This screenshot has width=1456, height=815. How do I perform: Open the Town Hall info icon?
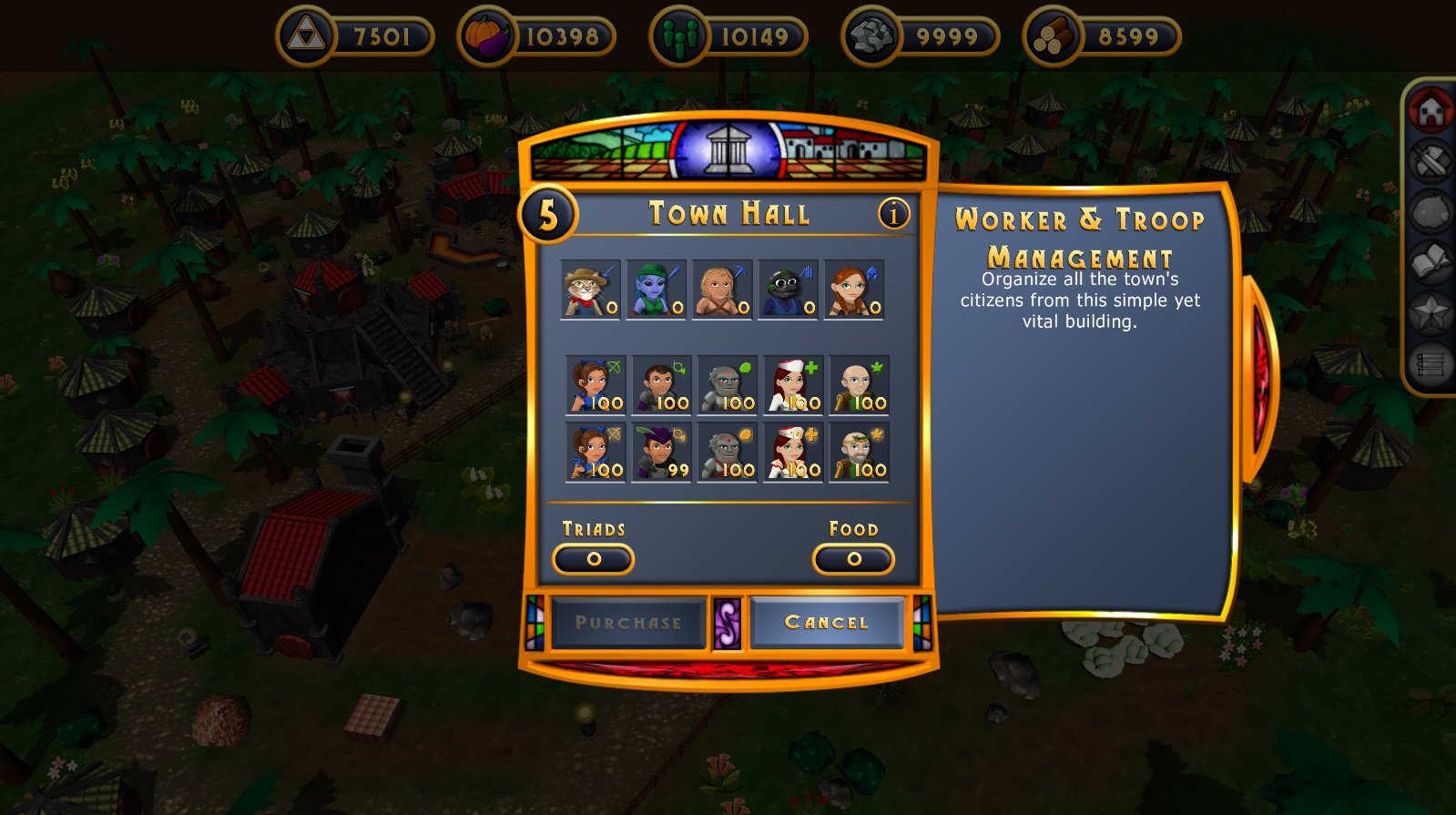tap(893, 214)
